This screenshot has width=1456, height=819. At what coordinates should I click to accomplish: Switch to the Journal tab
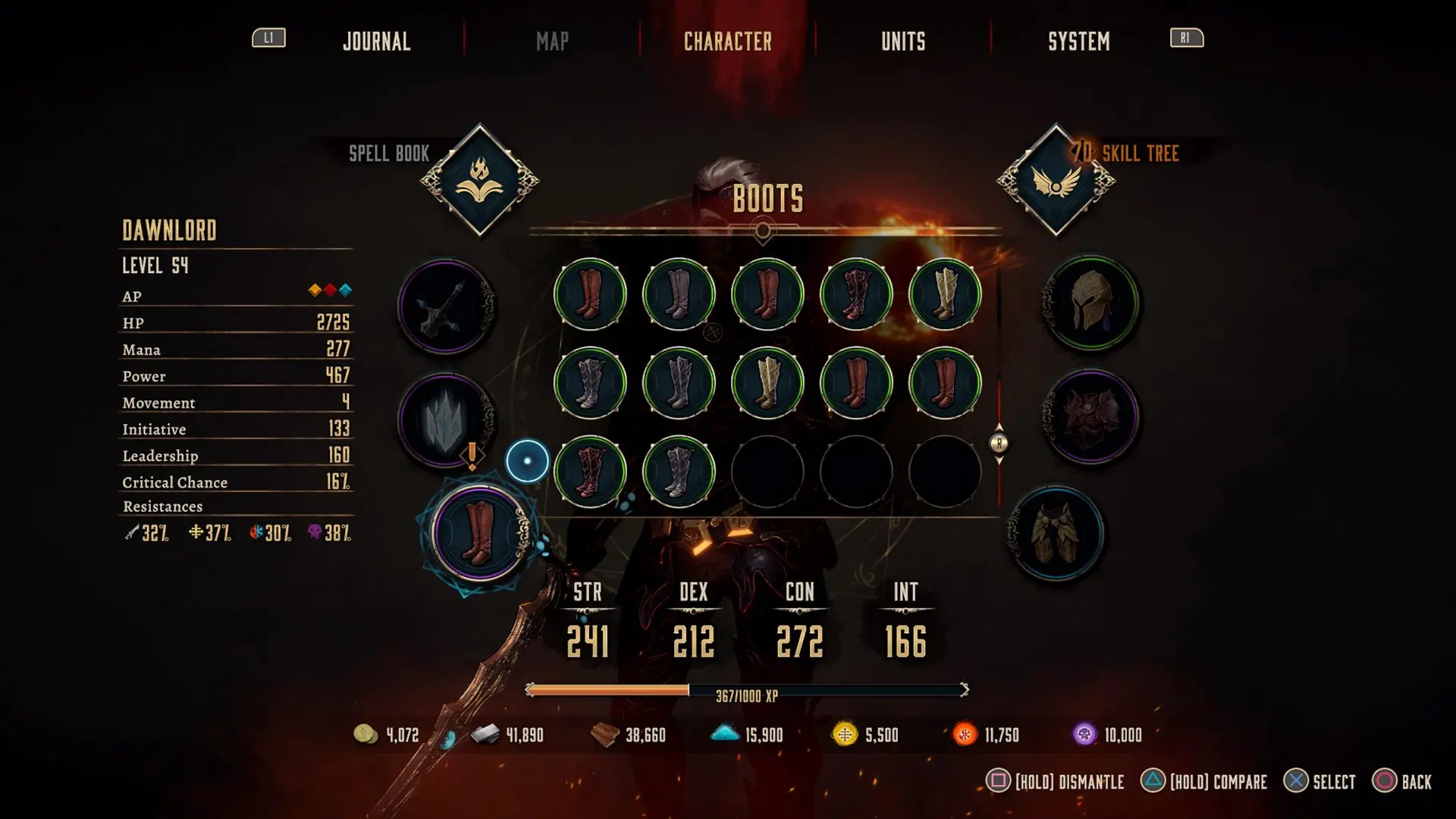[x=376, y=41]
